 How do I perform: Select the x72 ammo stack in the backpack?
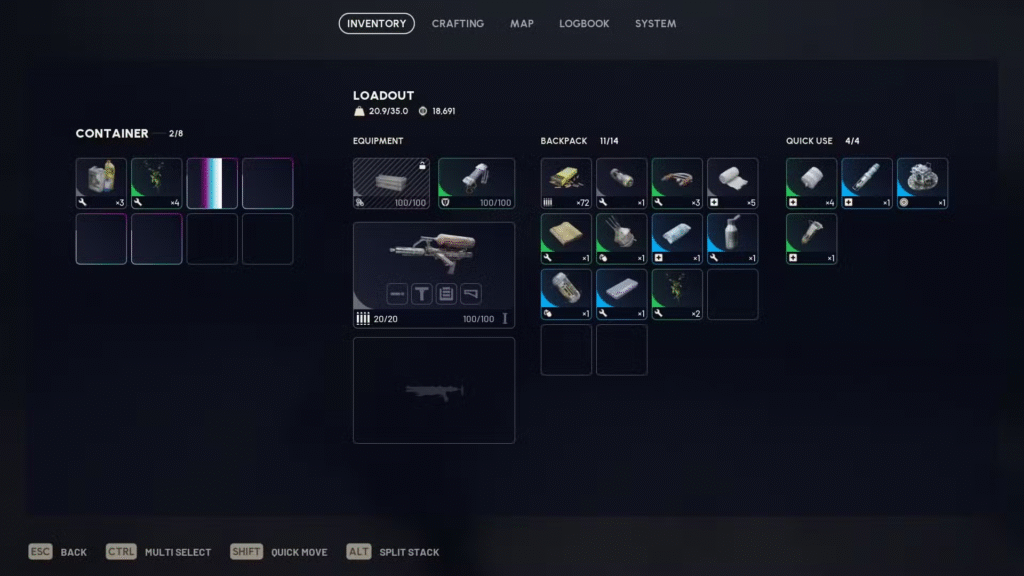tap(567, 183)
